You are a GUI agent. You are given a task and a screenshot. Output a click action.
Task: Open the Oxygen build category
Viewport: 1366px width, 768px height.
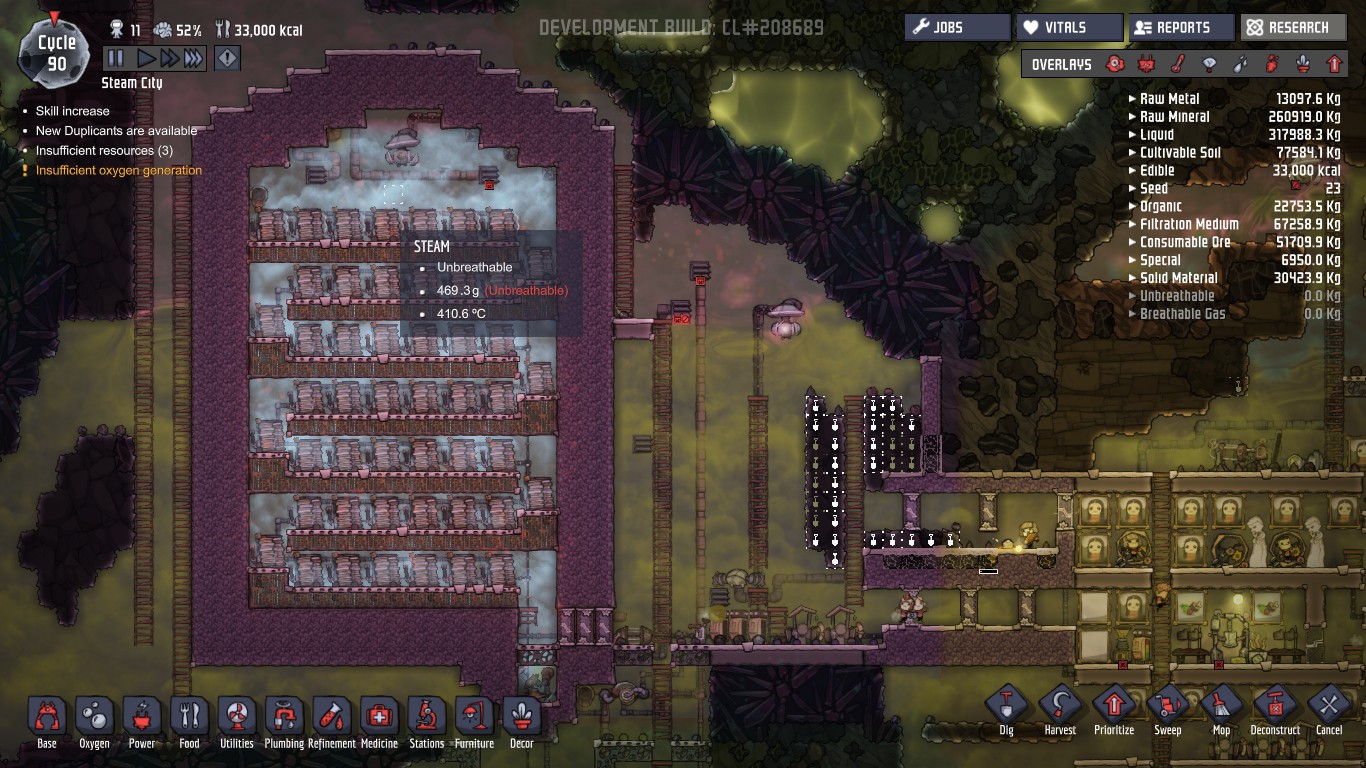94,718
